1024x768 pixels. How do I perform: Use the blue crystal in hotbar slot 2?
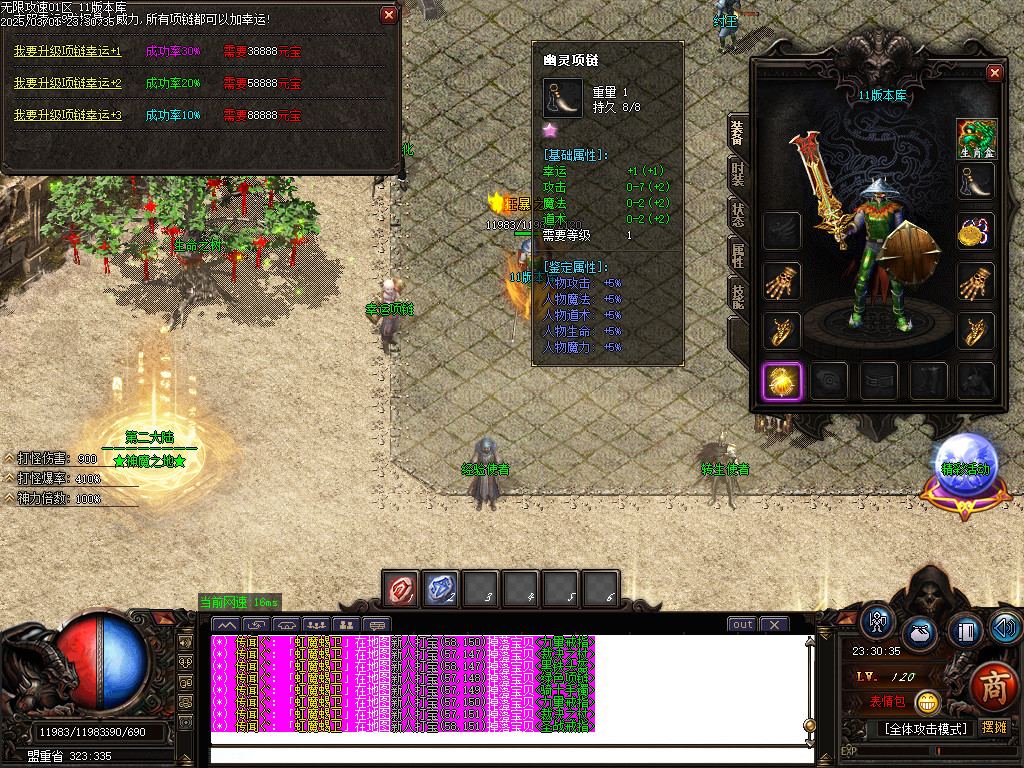click(441, 589)
